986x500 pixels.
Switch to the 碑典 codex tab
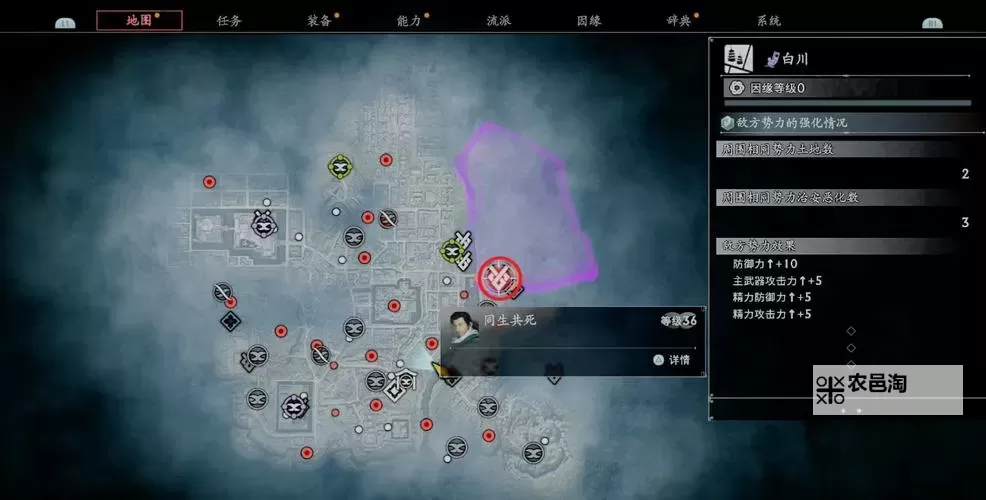(679, 20)
